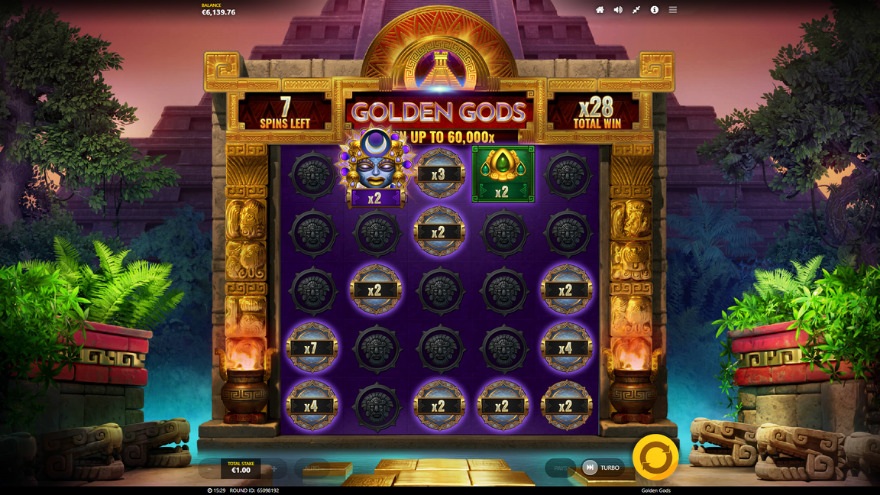Mute the game sound
The image size is (880, 495).
tap(618, 10)
